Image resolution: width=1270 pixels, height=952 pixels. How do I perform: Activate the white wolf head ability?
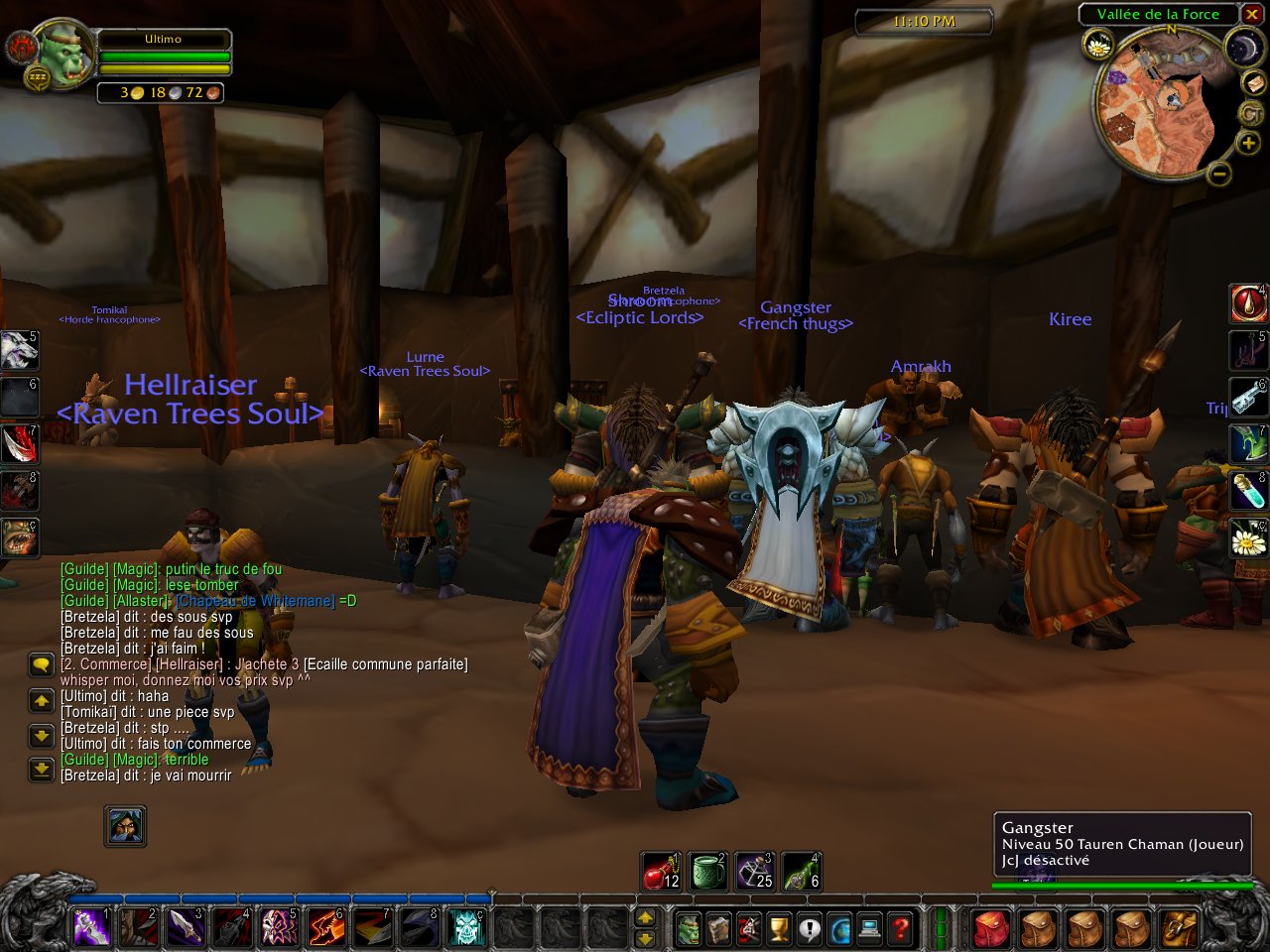[x=19, y=350]
